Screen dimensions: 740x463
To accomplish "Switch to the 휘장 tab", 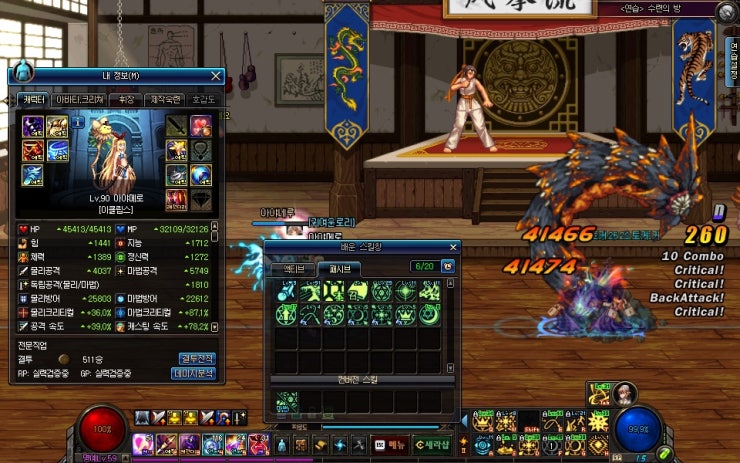I will coord(125,100).
